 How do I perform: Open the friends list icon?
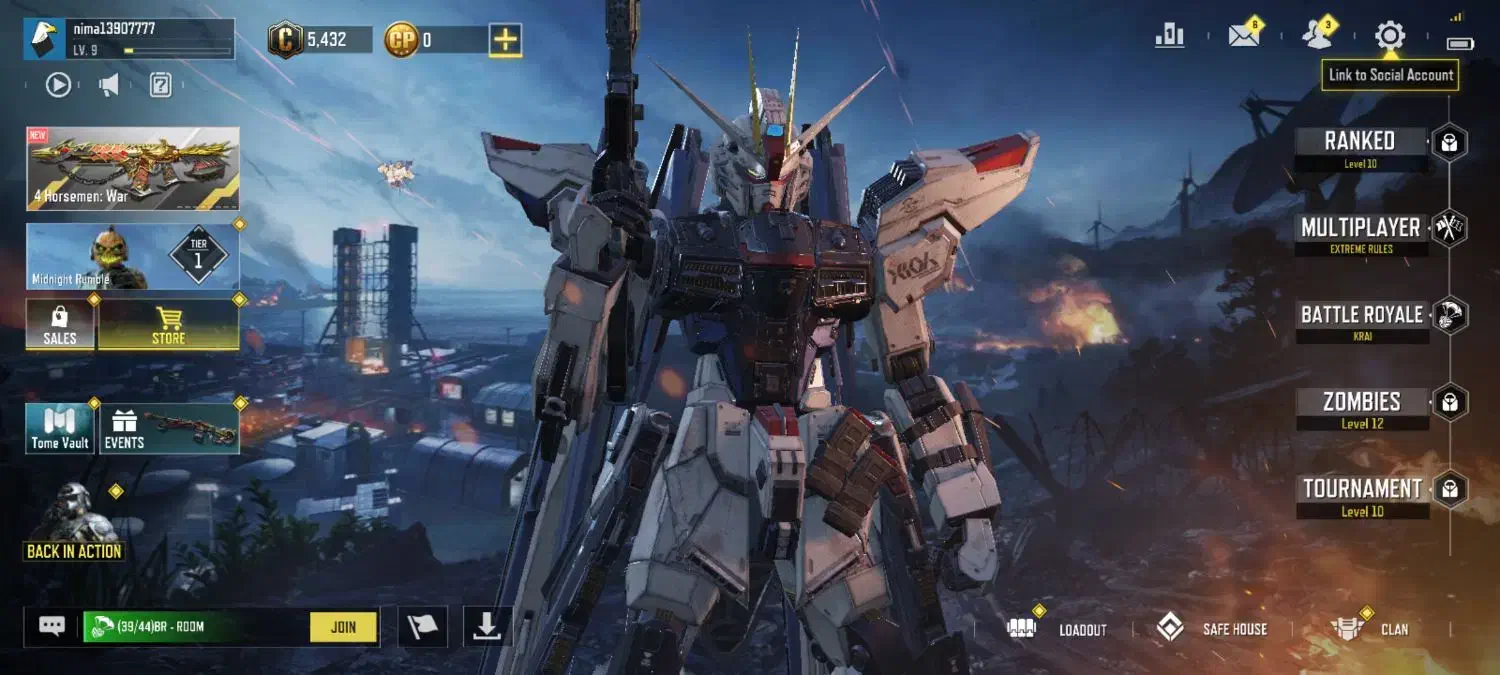[x=1317, y=36]
